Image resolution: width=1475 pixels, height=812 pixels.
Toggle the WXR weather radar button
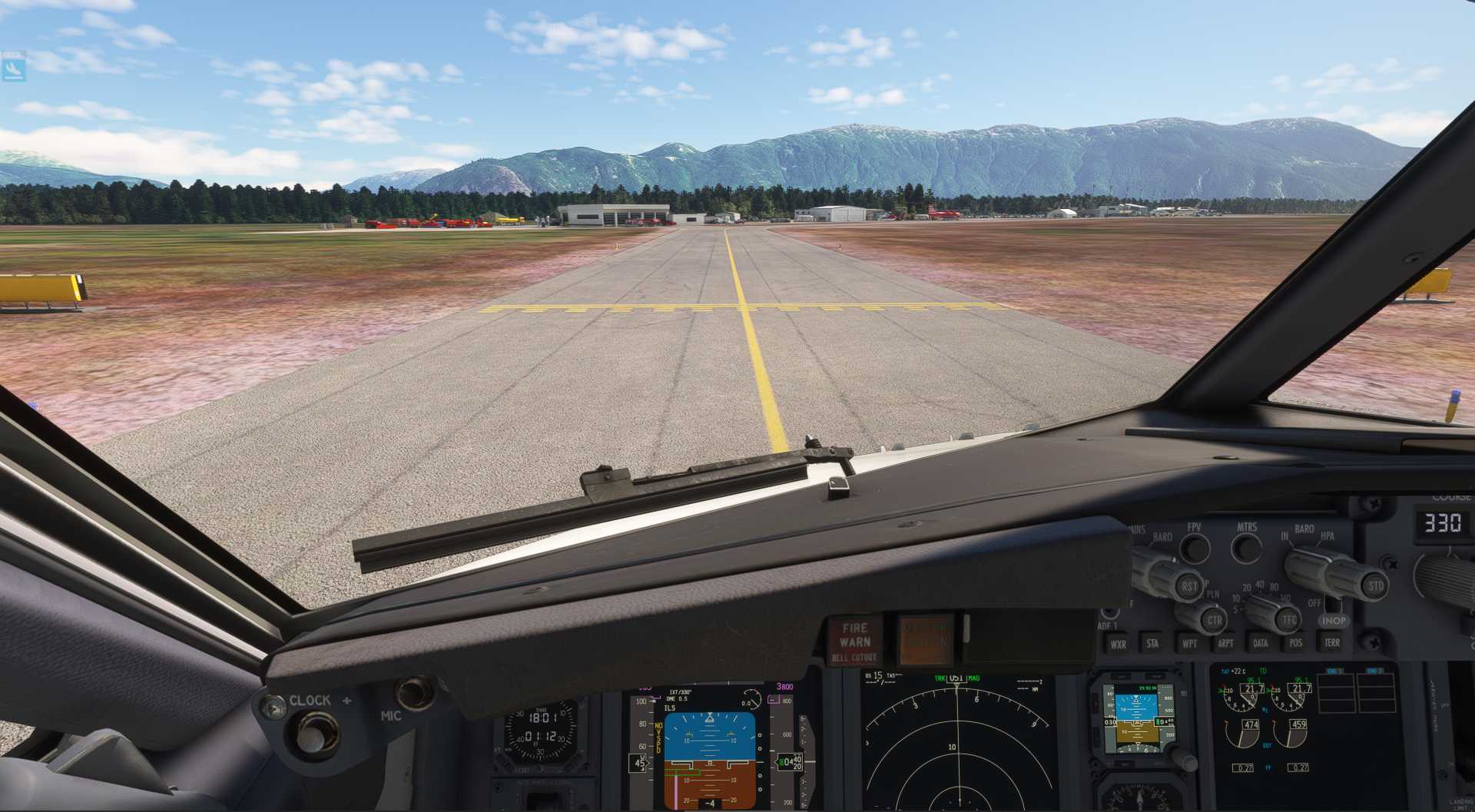pyautogui.click(x=1118, y=644)
